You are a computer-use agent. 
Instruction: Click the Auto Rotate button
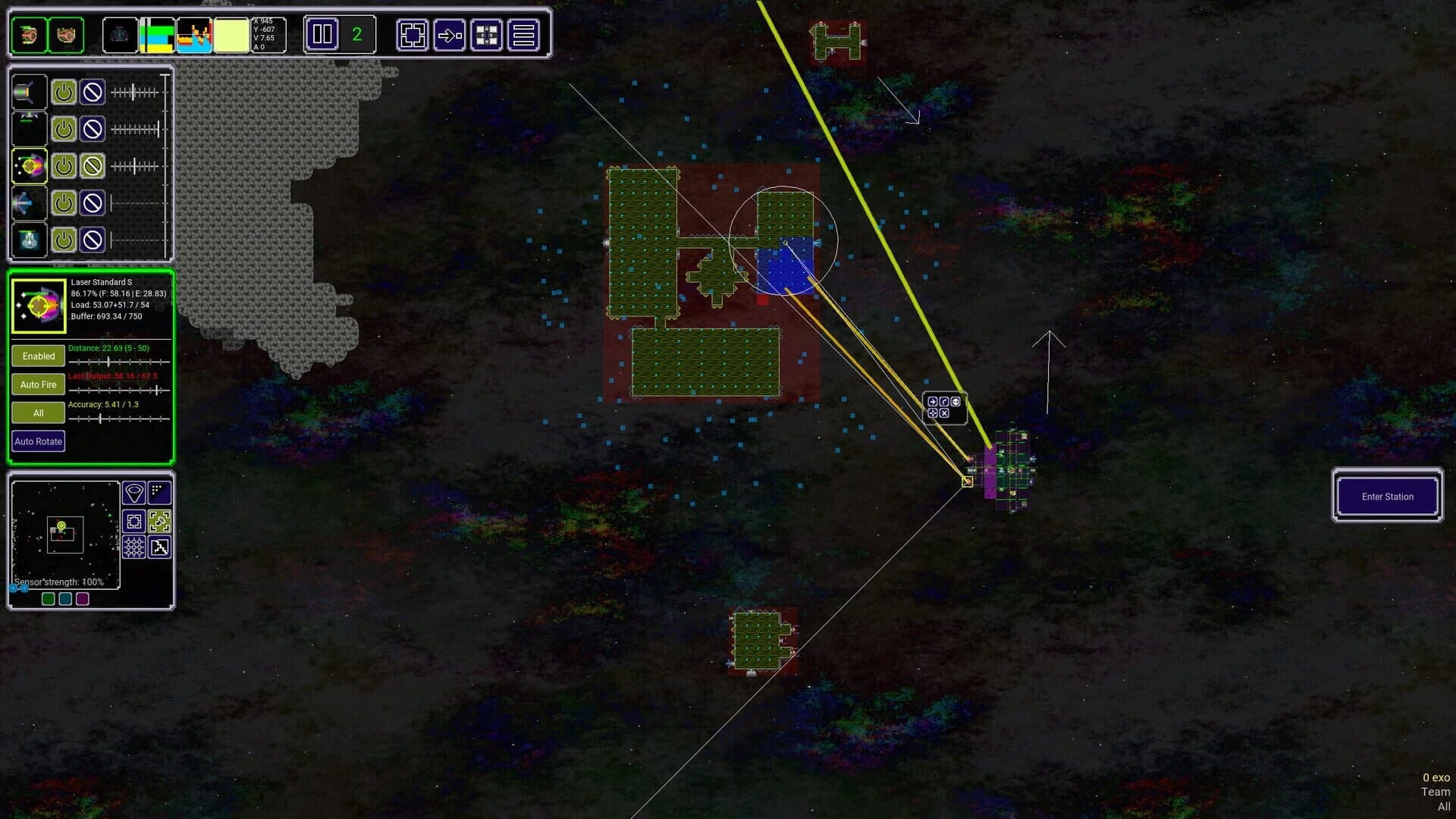(38, 441)
